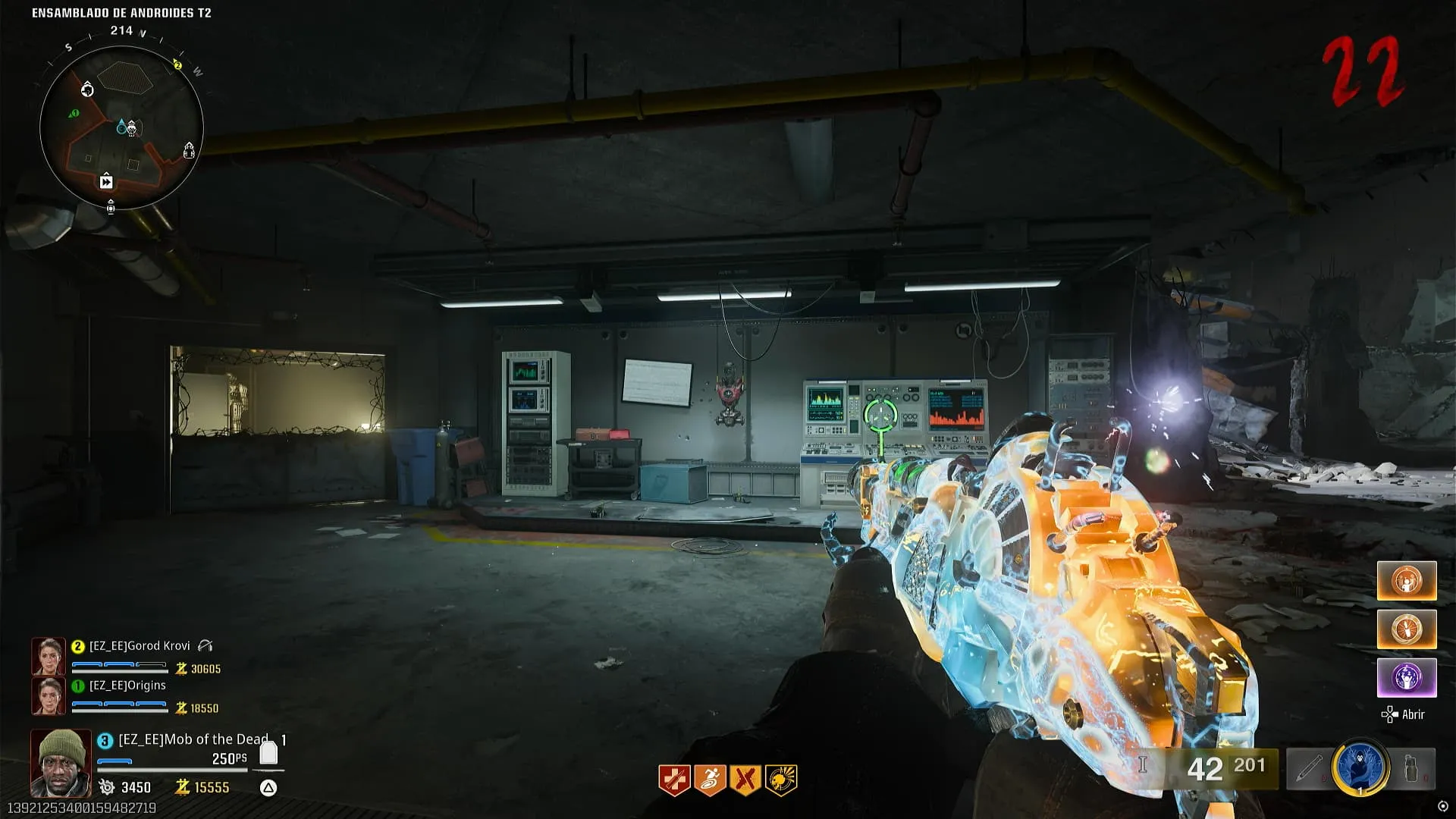Select the top orange GobbleGum slot
Screen dimensions: 1456x819
click(x=1407, y=580)
